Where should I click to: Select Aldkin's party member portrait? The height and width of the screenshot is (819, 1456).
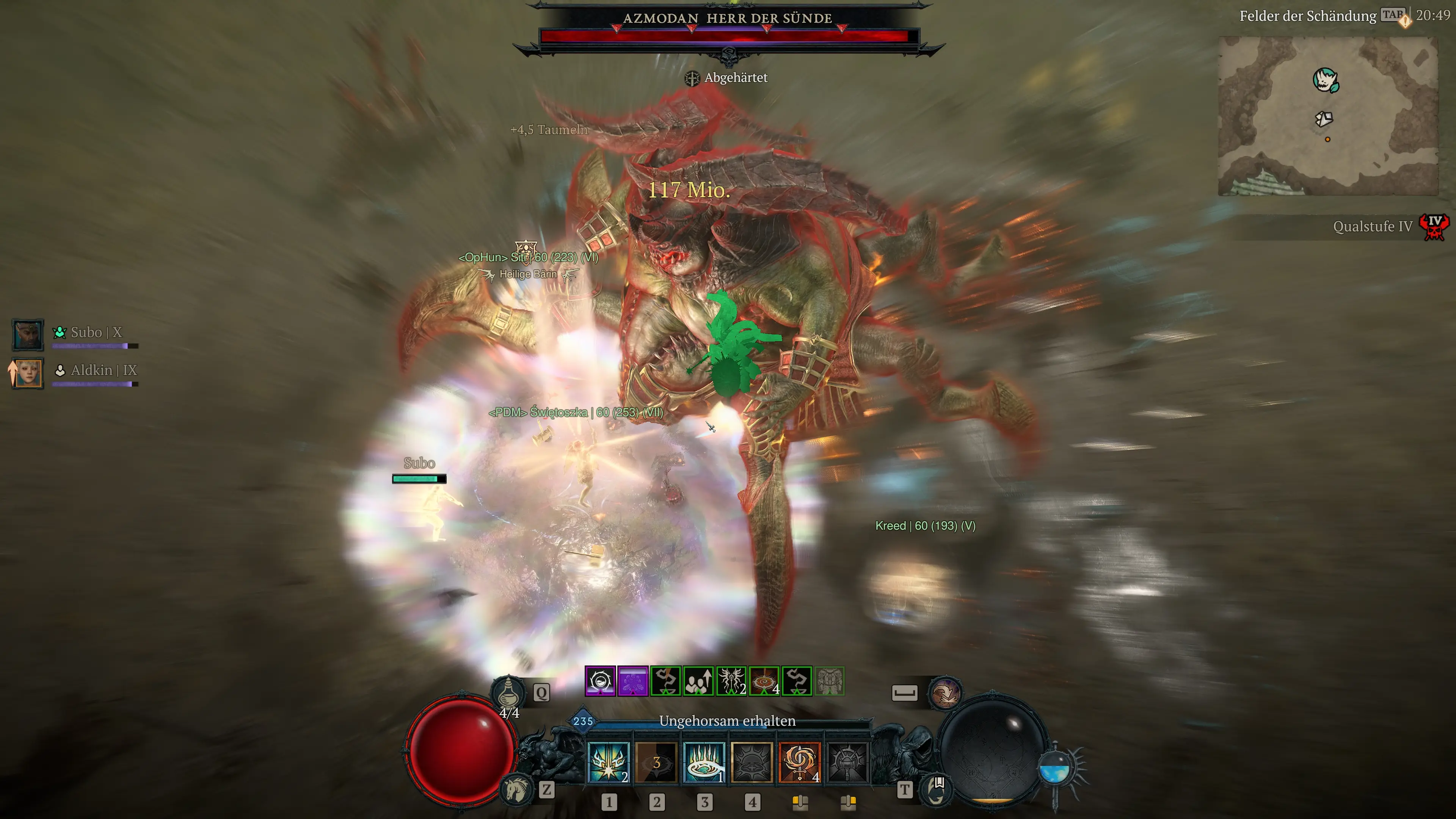27,372
